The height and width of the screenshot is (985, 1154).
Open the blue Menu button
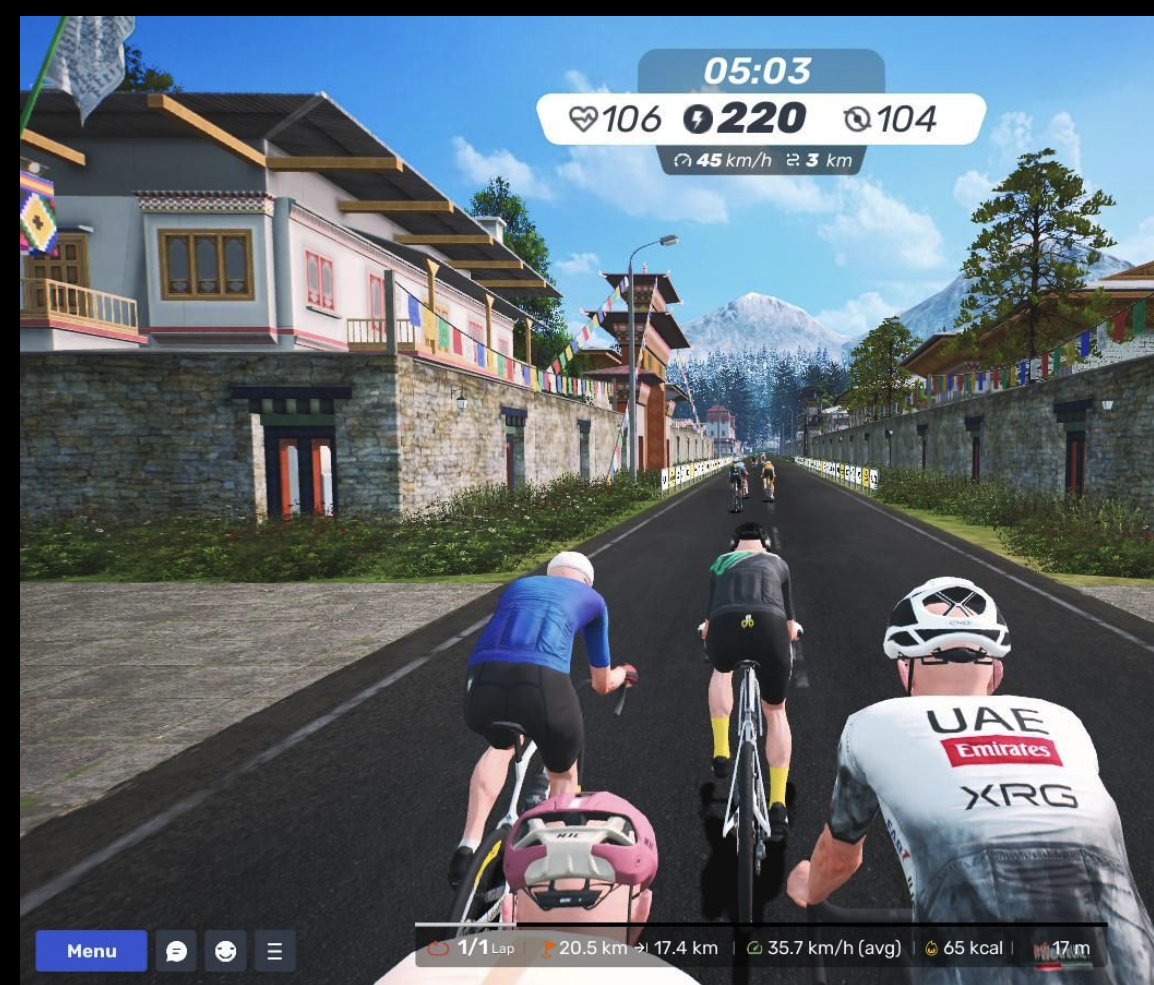[x=91, y=951]
